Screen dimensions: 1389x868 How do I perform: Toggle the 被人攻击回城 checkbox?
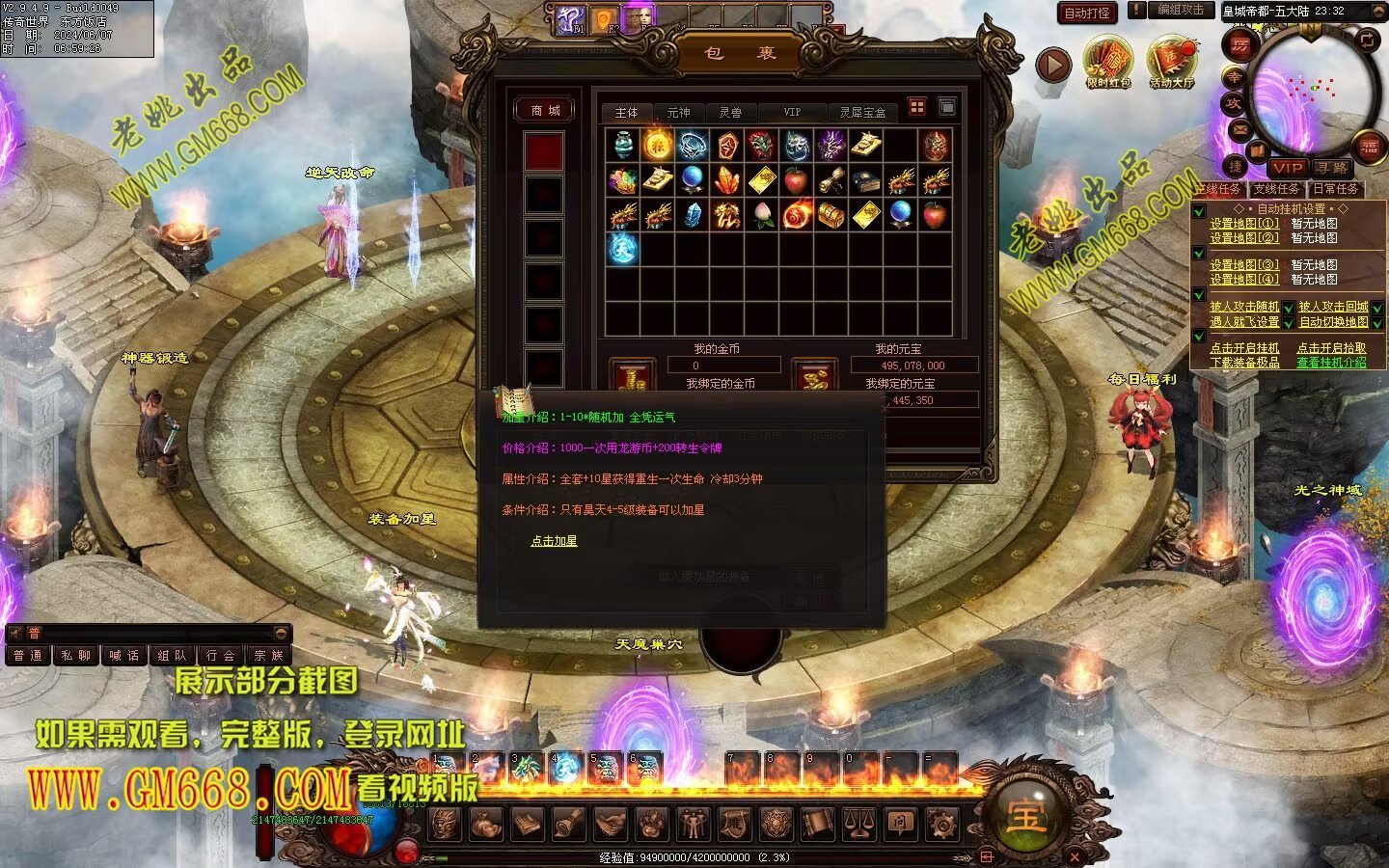click(x=1377, y=308)
